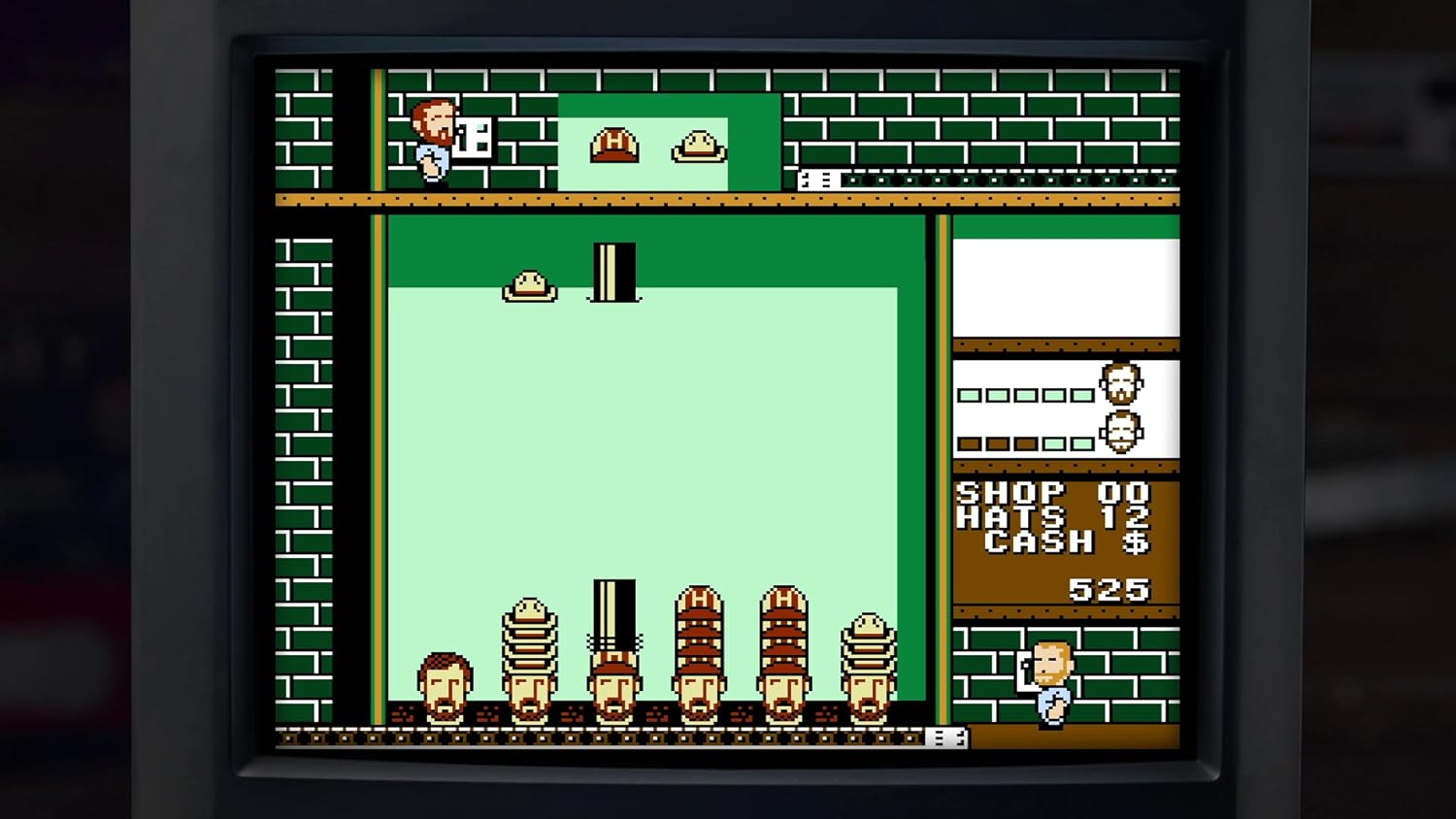This screenshot has width=1456, height=819.
Task: Click the rightmost straw hat stack
Action: pos(867,640)
